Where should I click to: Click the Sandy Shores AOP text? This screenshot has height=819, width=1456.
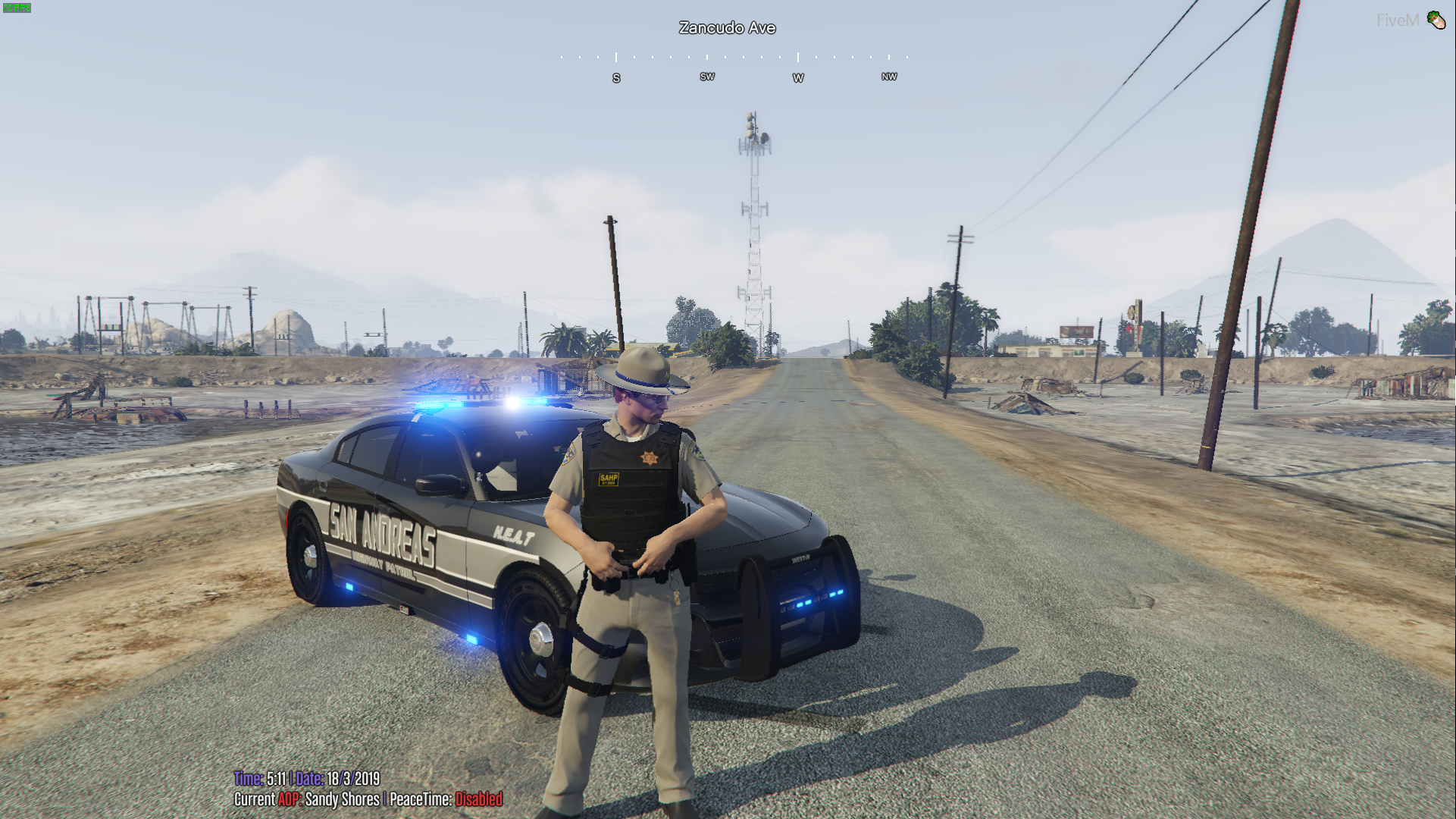click(x=343, y=799)
